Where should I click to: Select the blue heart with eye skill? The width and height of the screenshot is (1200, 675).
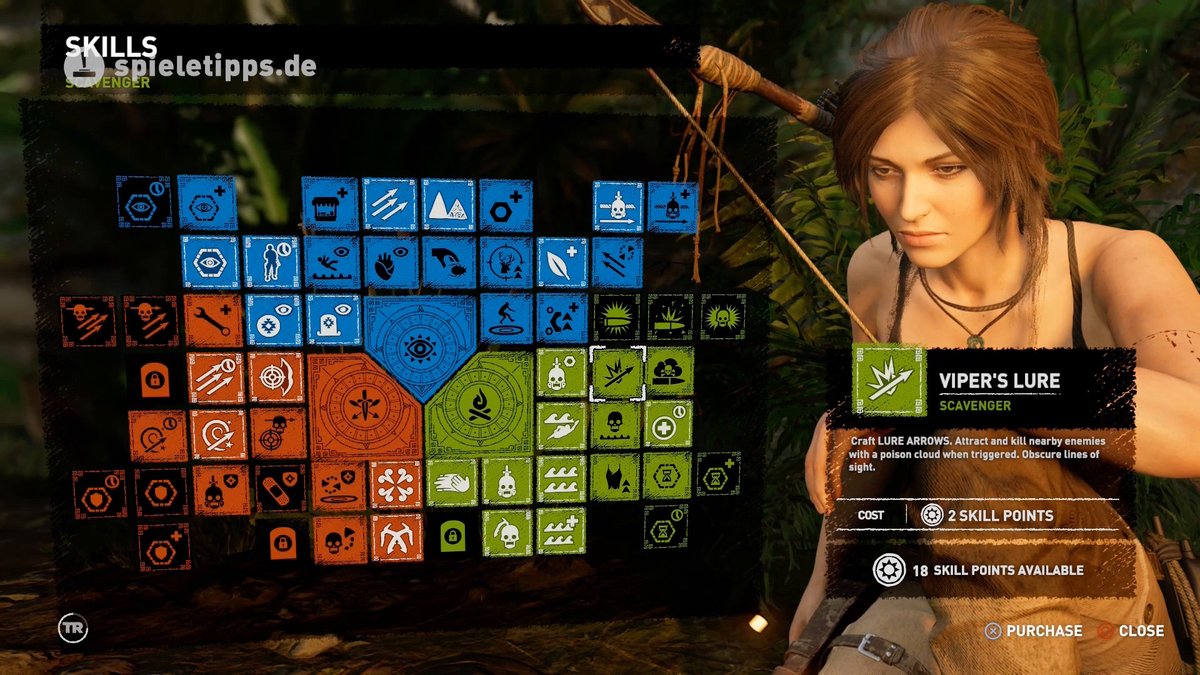click(x=389, y=262)
